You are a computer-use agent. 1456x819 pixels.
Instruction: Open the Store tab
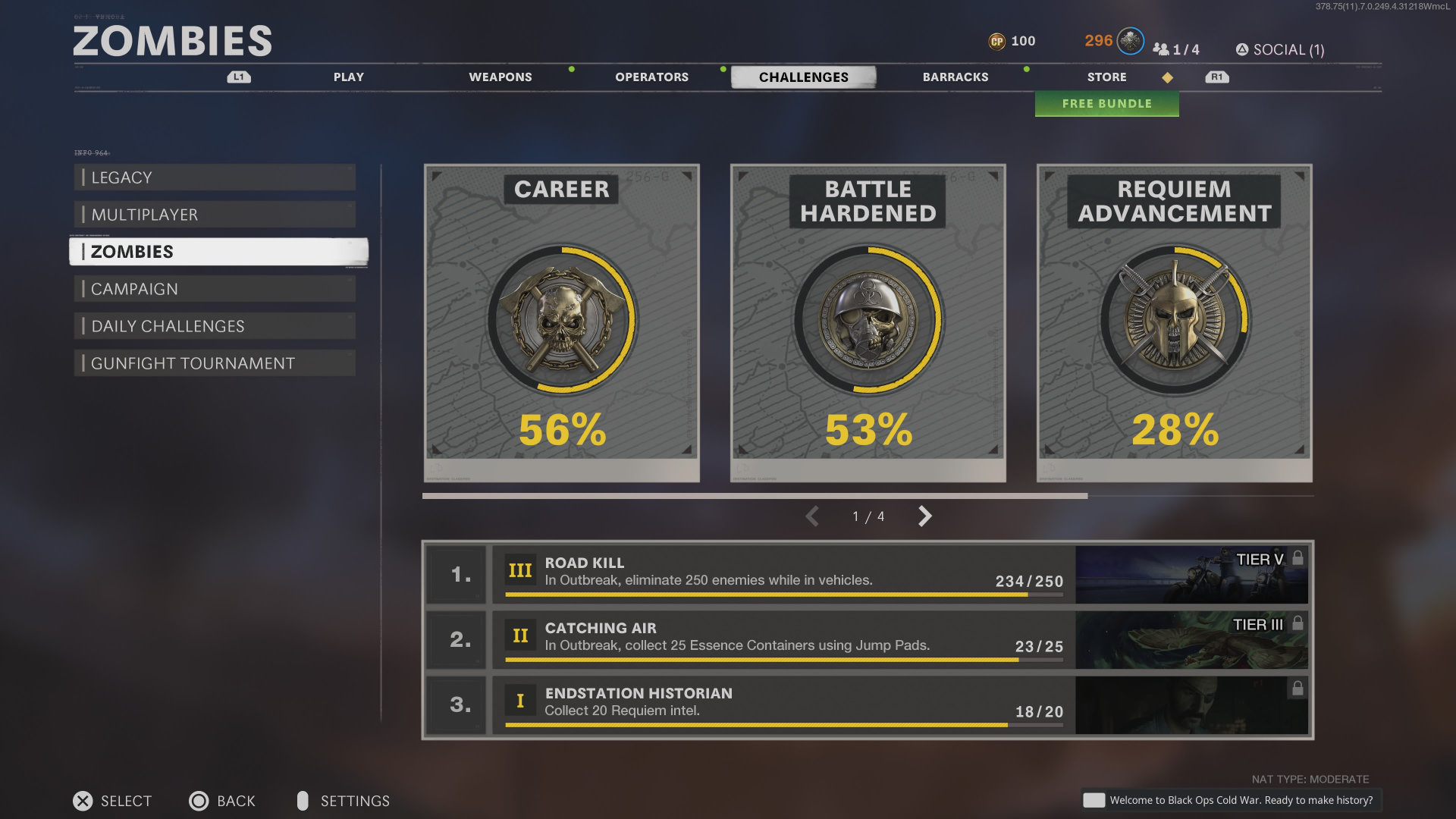pyautogui.click(x=1106, y=77)
